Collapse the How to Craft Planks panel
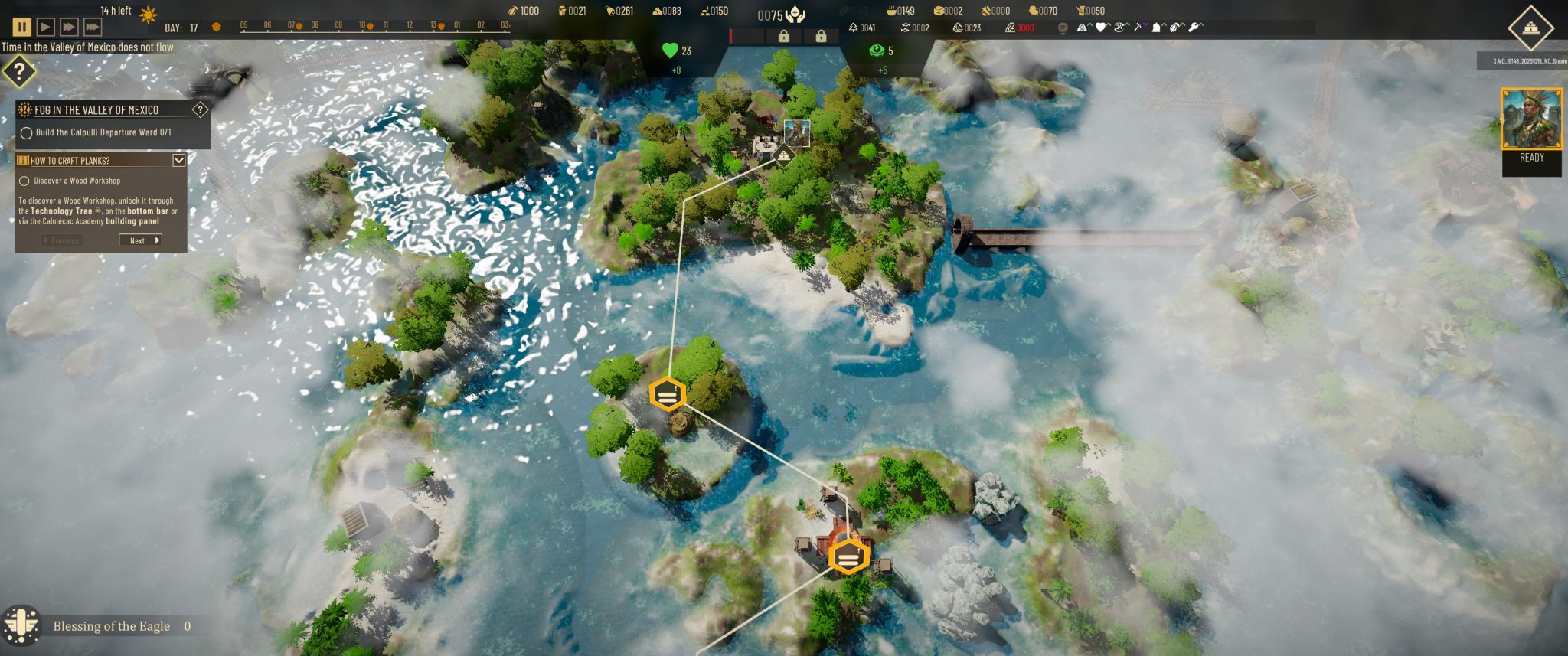This screenshot has height=656, width=1568. click(x=178, y=160)
